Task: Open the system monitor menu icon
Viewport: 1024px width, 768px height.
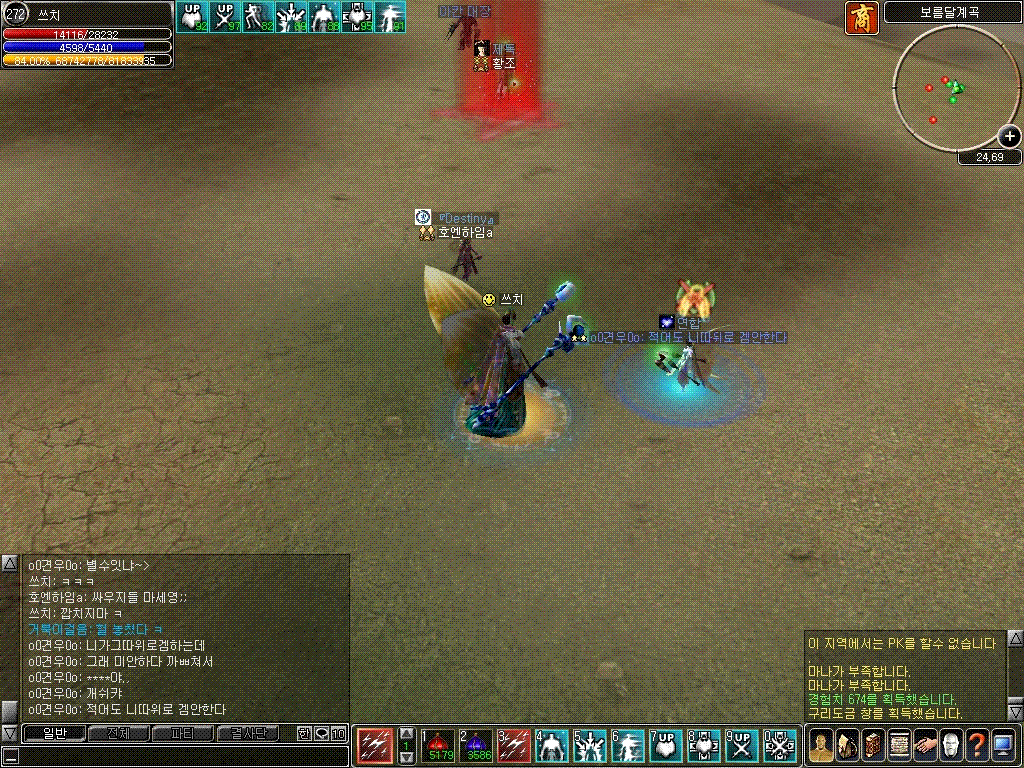Action: (1002, 745)
